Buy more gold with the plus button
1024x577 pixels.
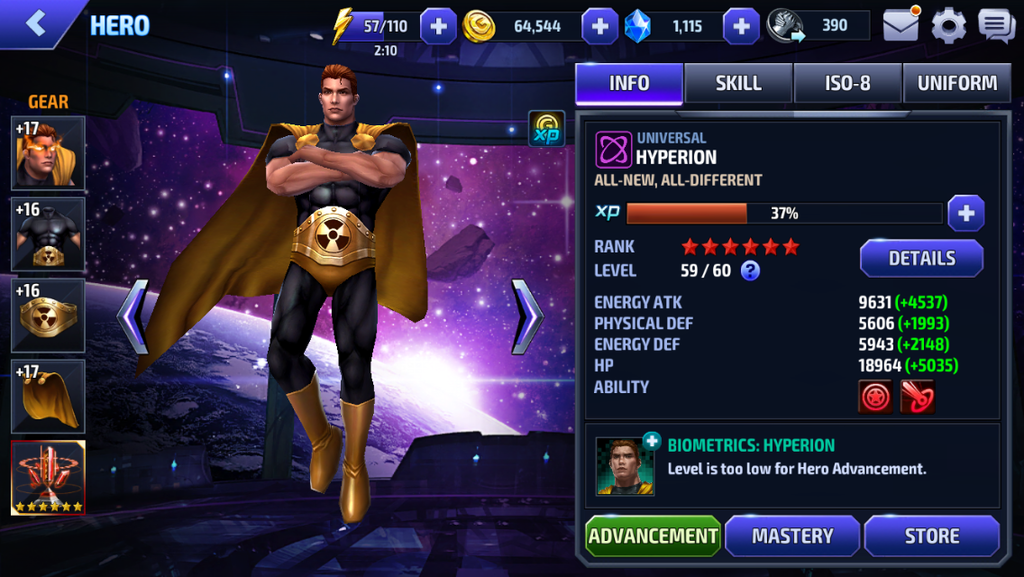click(x=599, y=26)
